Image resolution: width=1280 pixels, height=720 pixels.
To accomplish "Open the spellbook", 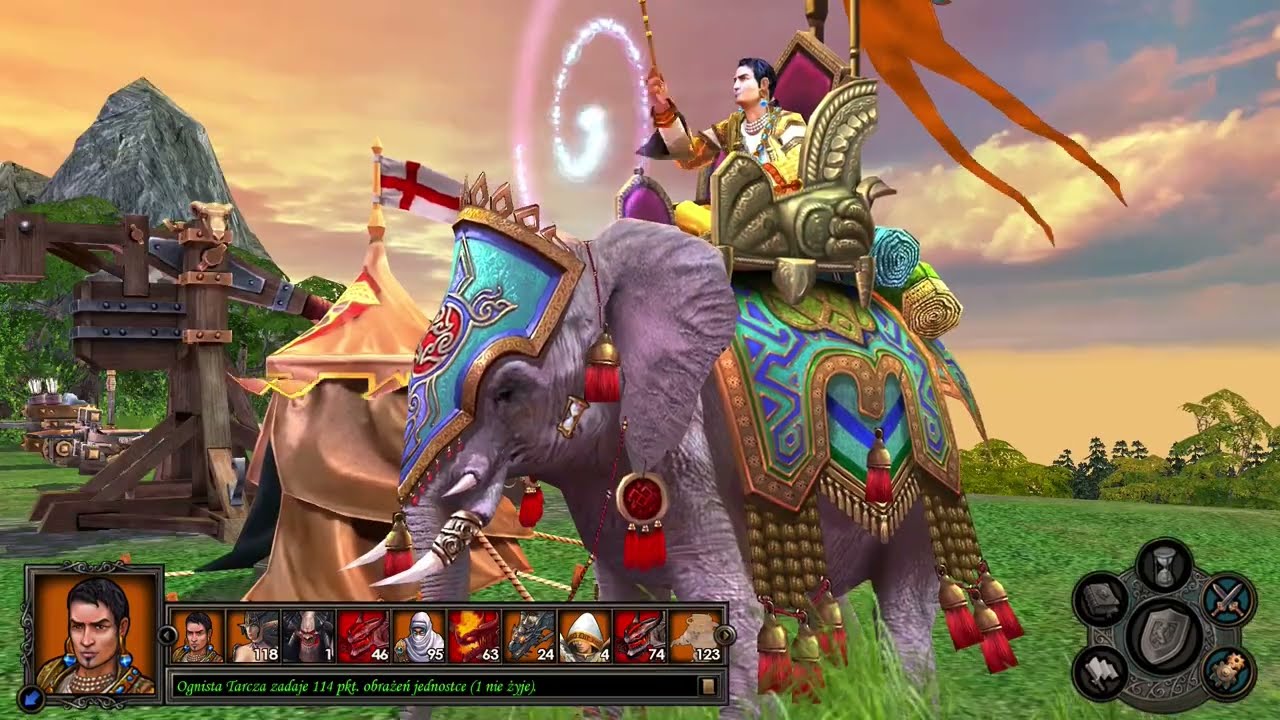I will coord(1101,600).
